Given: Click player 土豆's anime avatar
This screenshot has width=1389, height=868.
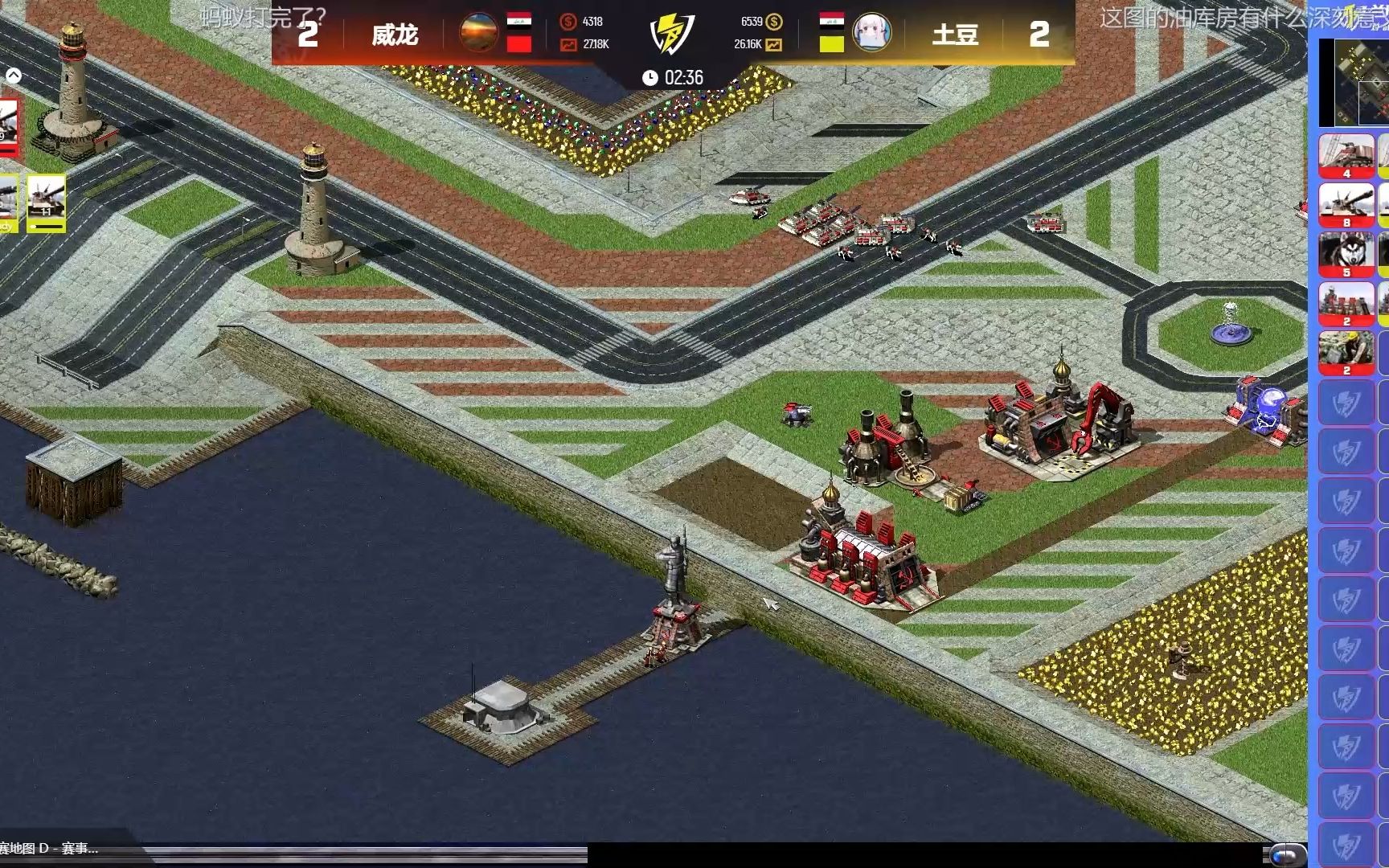Looking at the screenshot, I should (x=871, y=33).
